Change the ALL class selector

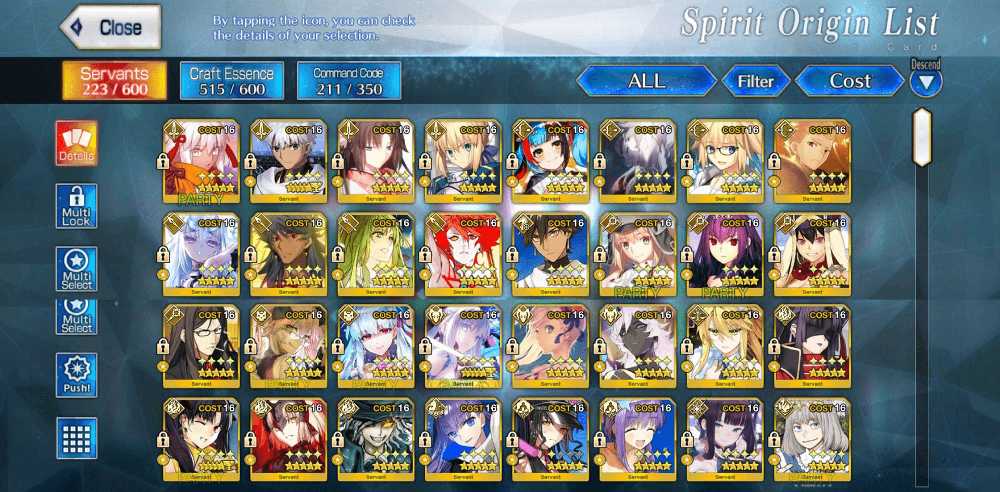[x=646, y=81]
